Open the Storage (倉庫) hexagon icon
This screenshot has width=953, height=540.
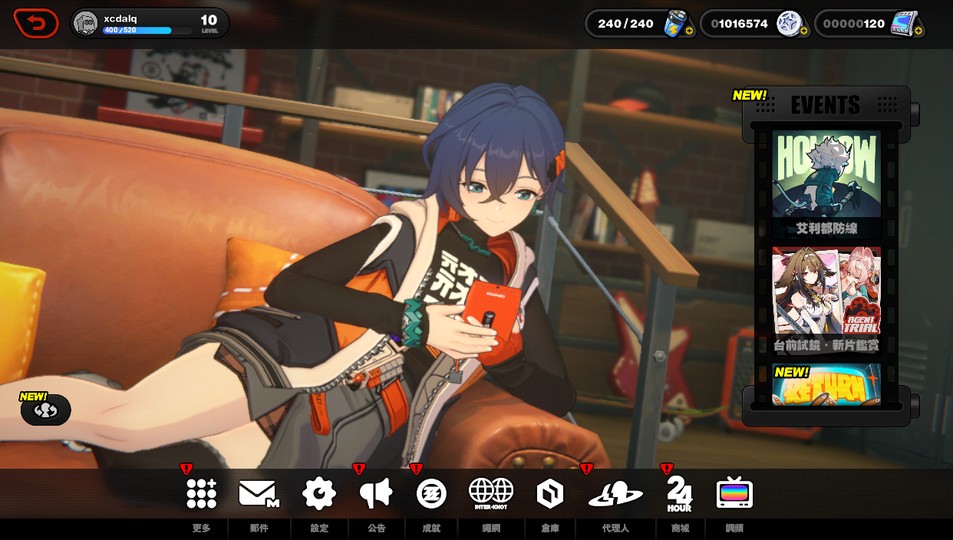549,493
